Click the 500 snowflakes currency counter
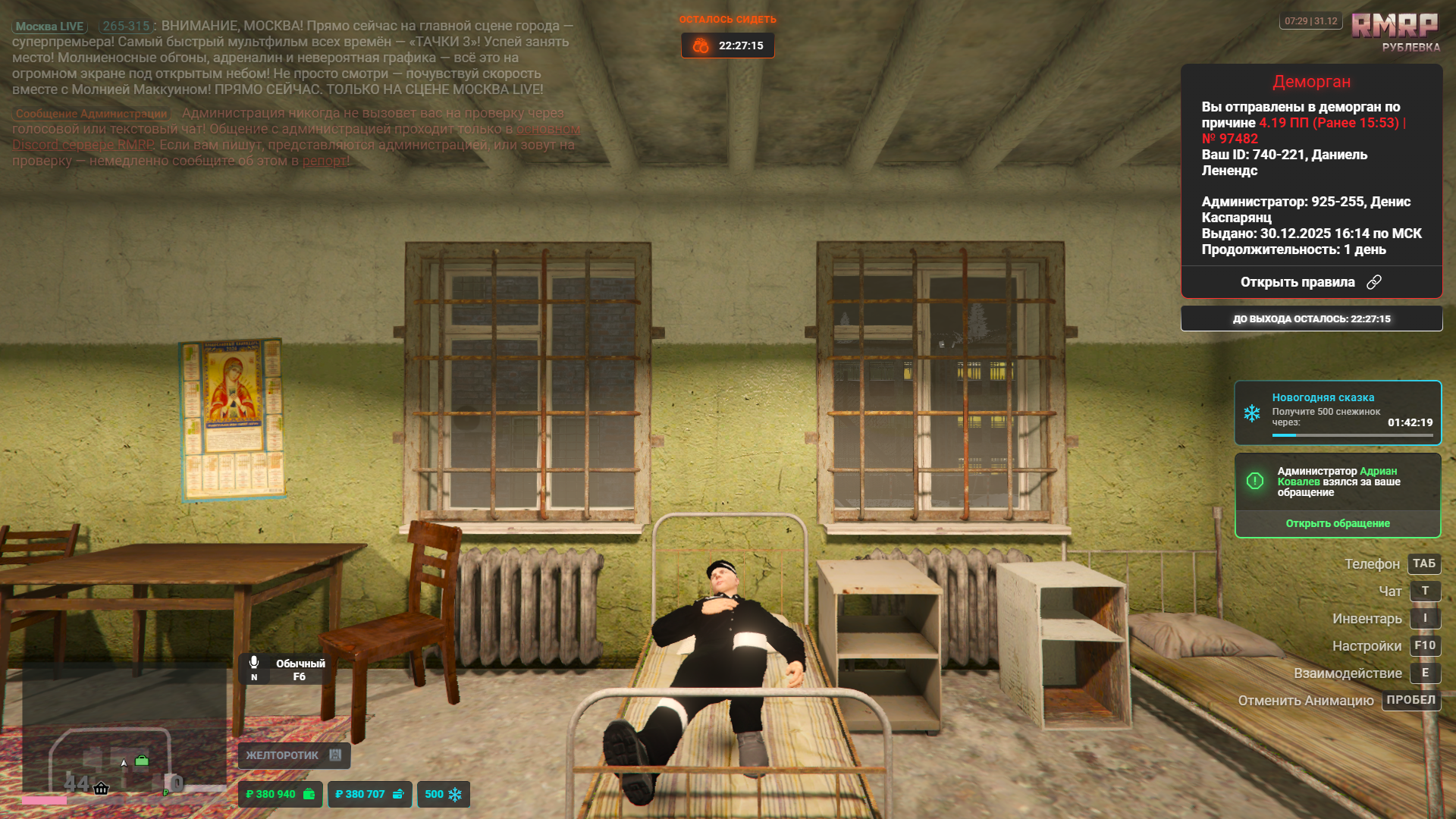Viewport: 1456px width, 819px height. click(x=443, y=794)
